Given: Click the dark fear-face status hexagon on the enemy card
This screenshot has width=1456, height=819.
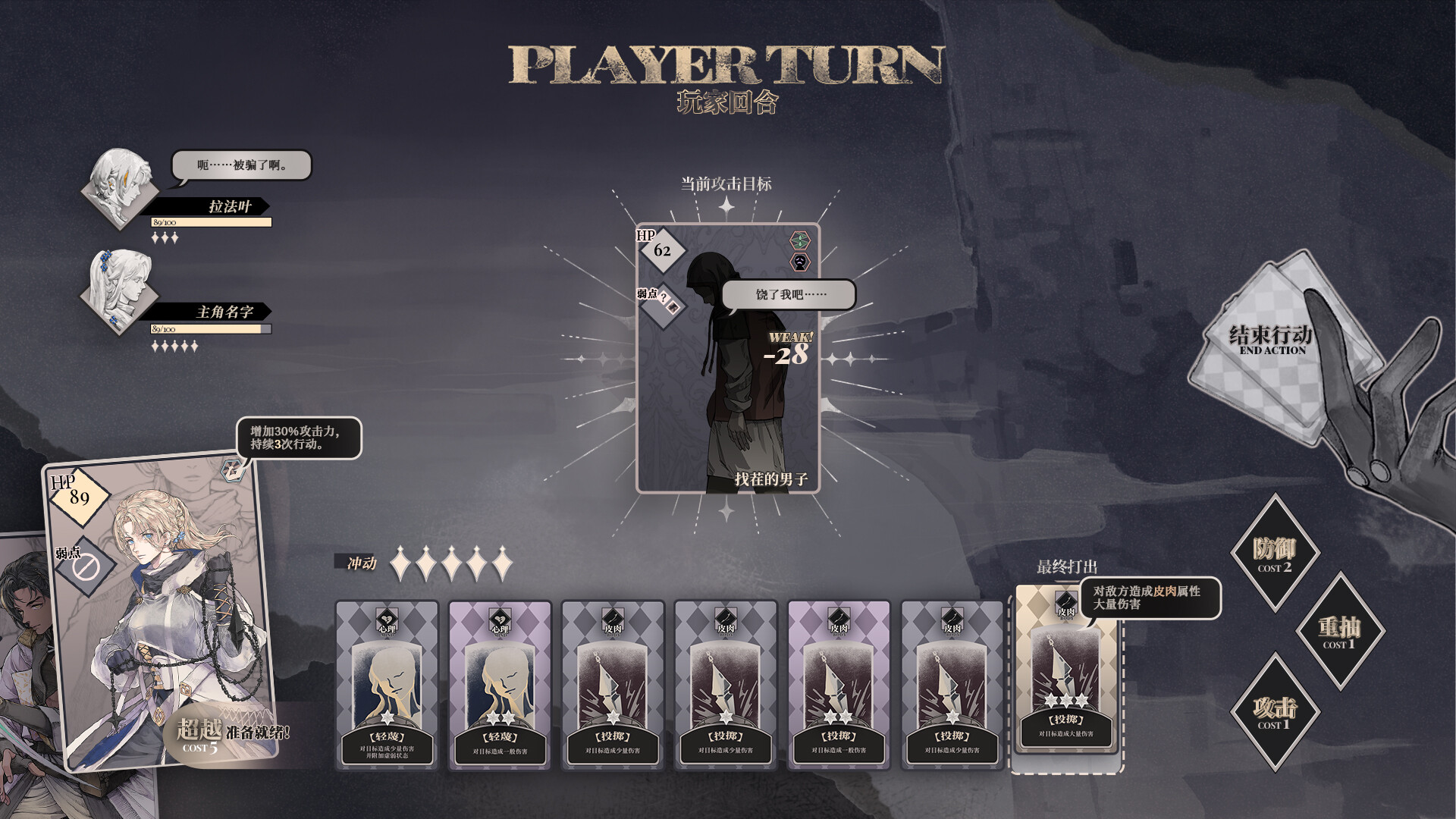Looking at the screenshot, I should 799,262.
